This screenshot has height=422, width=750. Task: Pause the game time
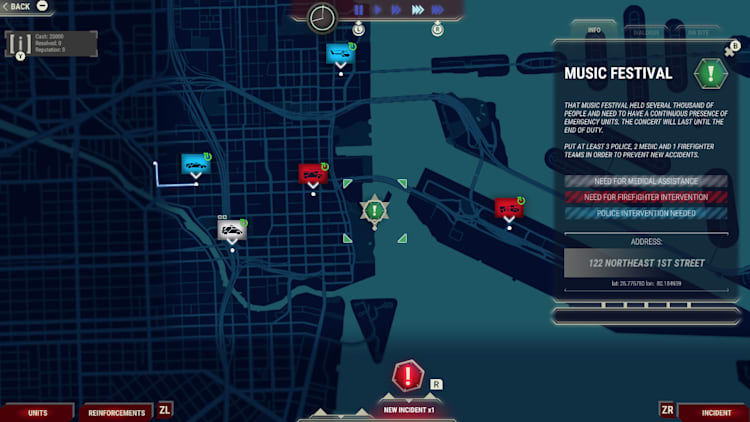pyautogui.click(x=358, y=10)
